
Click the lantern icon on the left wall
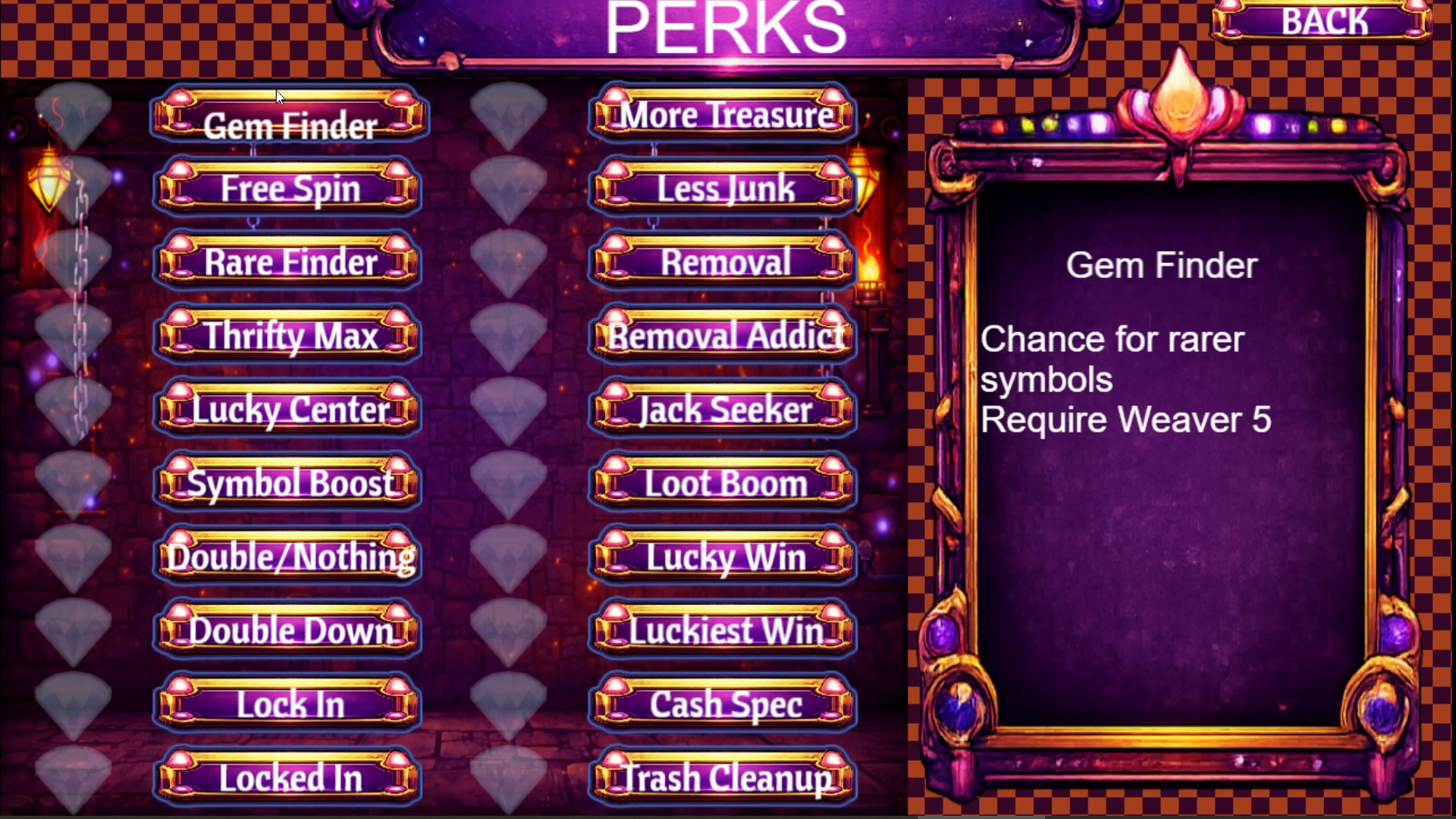click(49, 178)
